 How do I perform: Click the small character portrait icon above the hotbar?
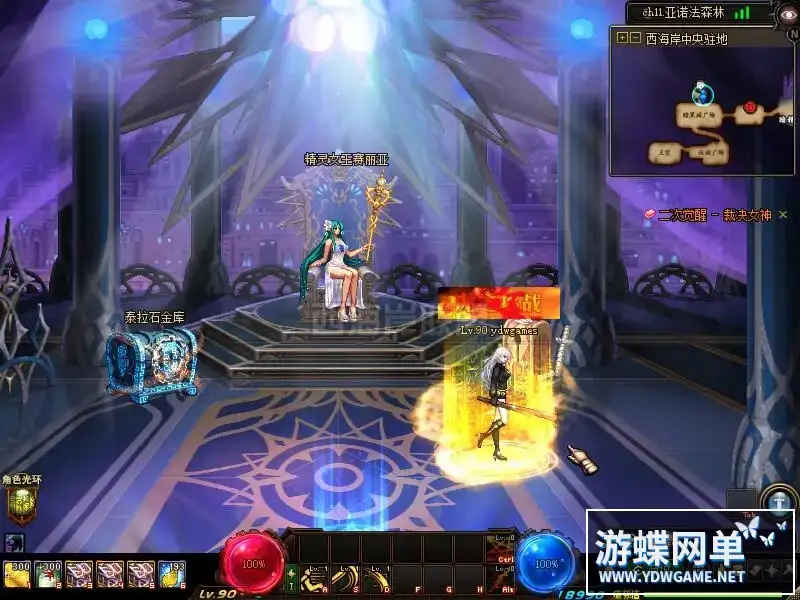tap(13, 543)
